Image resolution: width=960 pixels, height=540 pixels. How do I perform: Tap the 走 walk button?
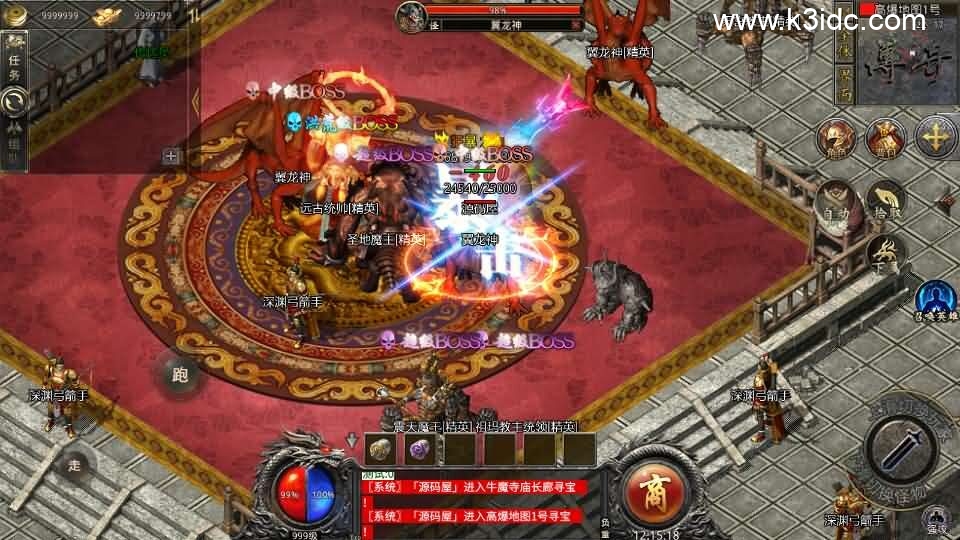[x=75, y=463]
